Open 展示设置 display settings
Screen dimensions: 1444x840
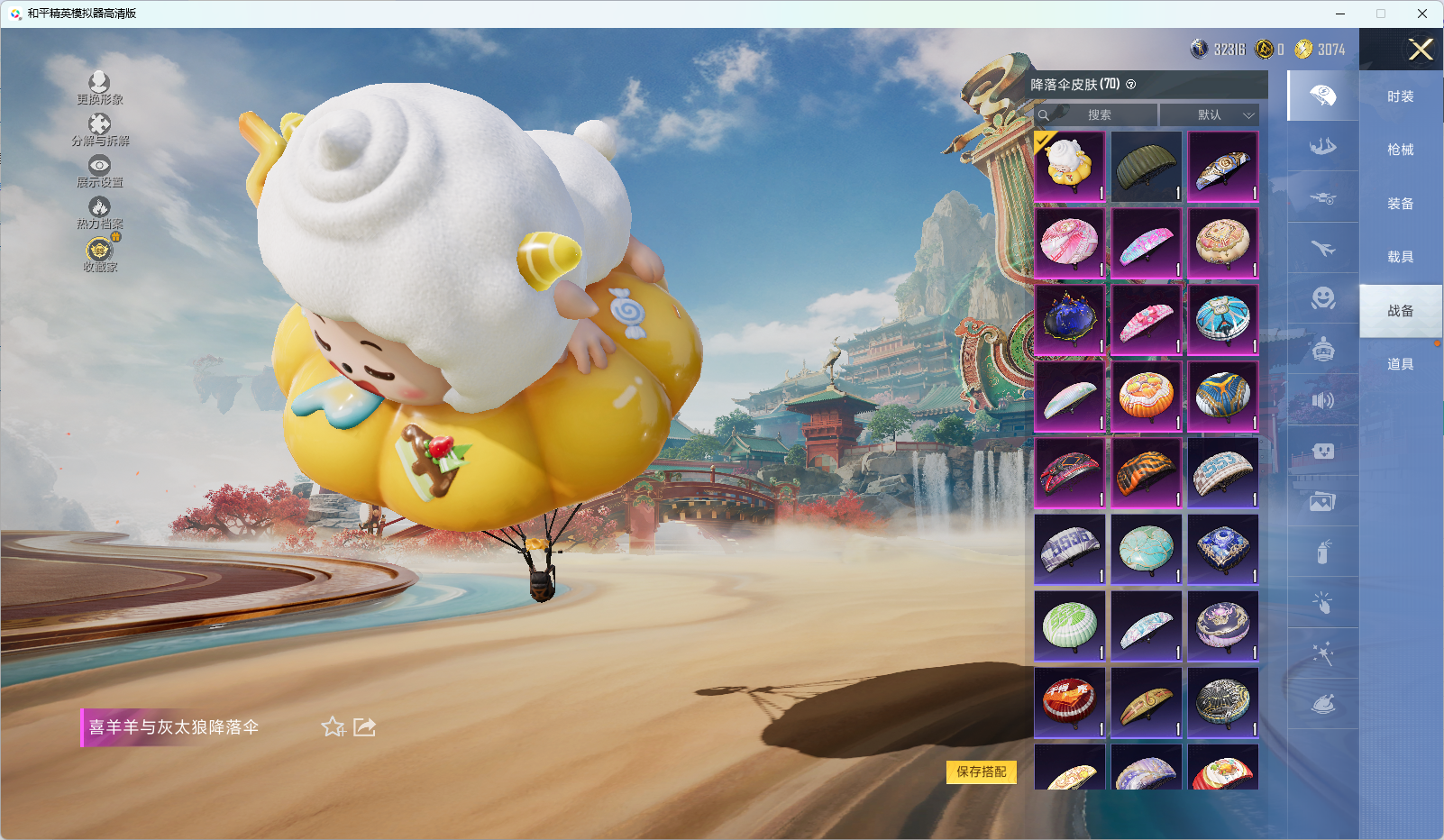coord(99,171)
